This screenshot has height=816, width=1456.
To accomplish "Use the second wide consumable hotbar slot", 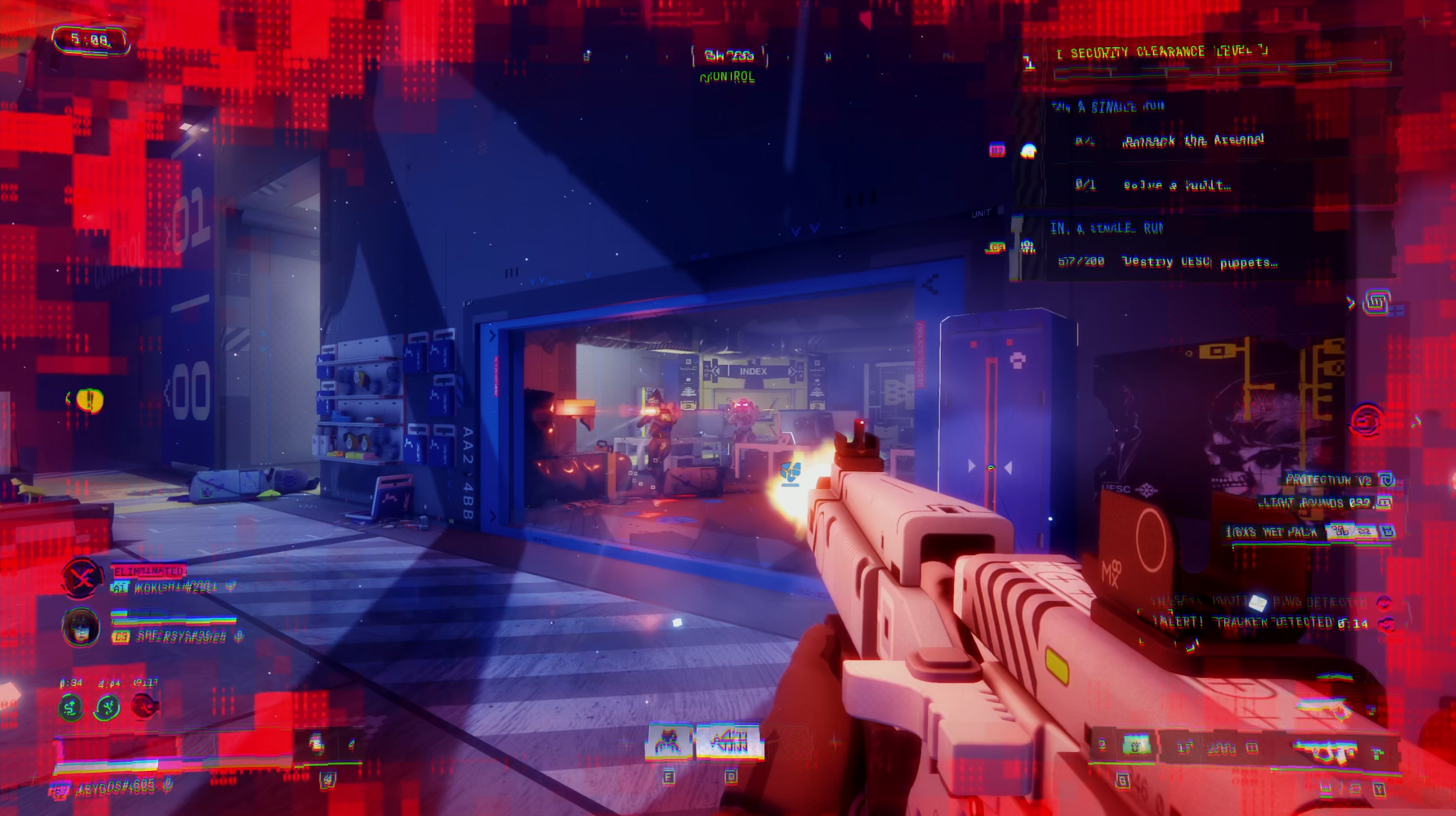I will click(729, 742).
